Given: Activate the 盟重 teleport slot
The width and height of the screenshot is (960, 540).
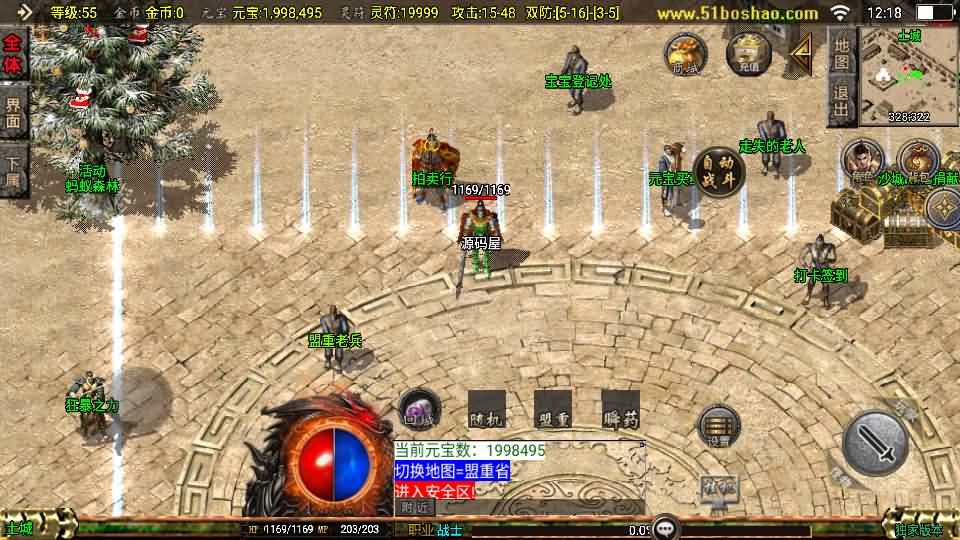Looking at the screenshot, I should click(553, 409).
